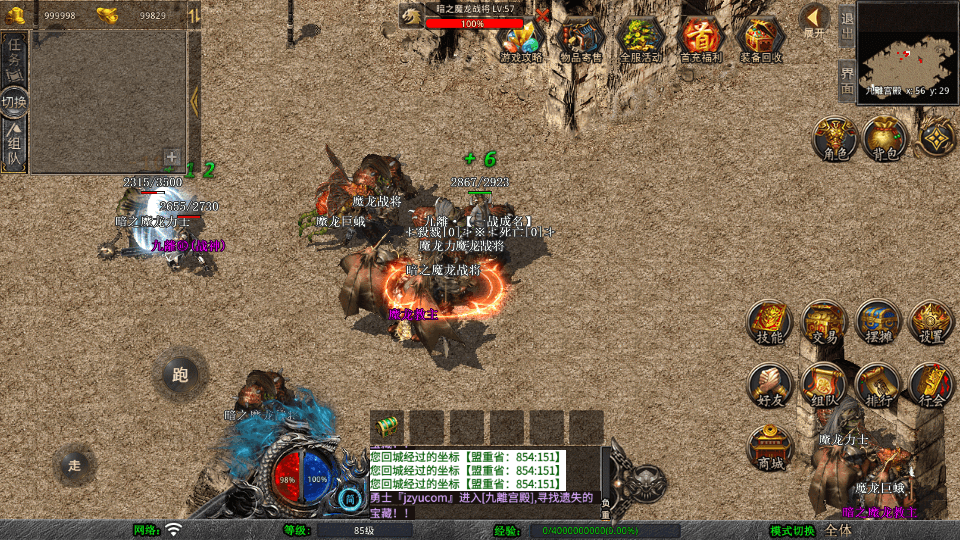Open the 好友 friends list
The width and height of the screenshot is (960, 540).
[770, 385]
